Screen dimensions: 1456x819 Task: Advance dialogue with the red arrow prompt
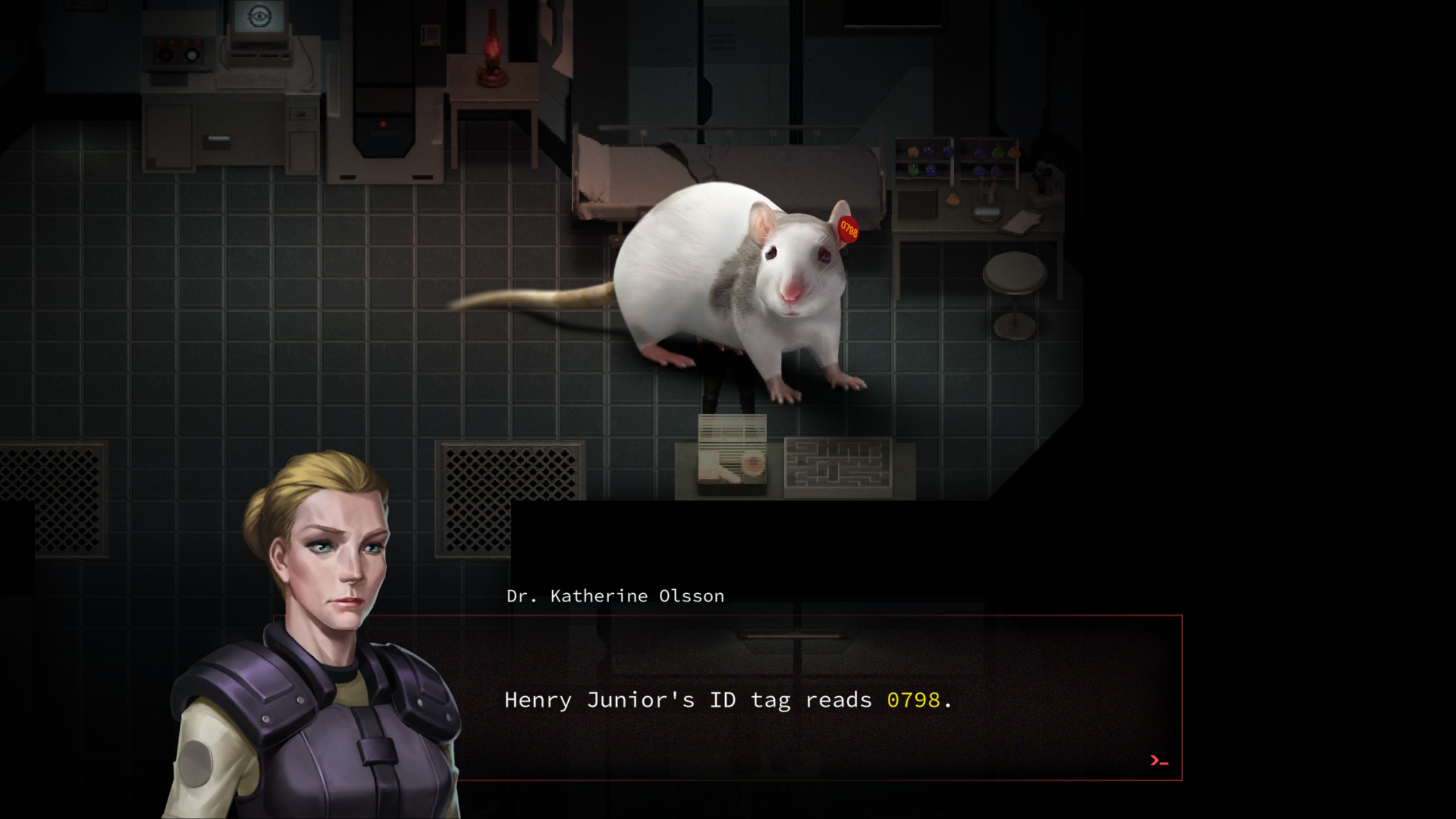pos(1159,761)
